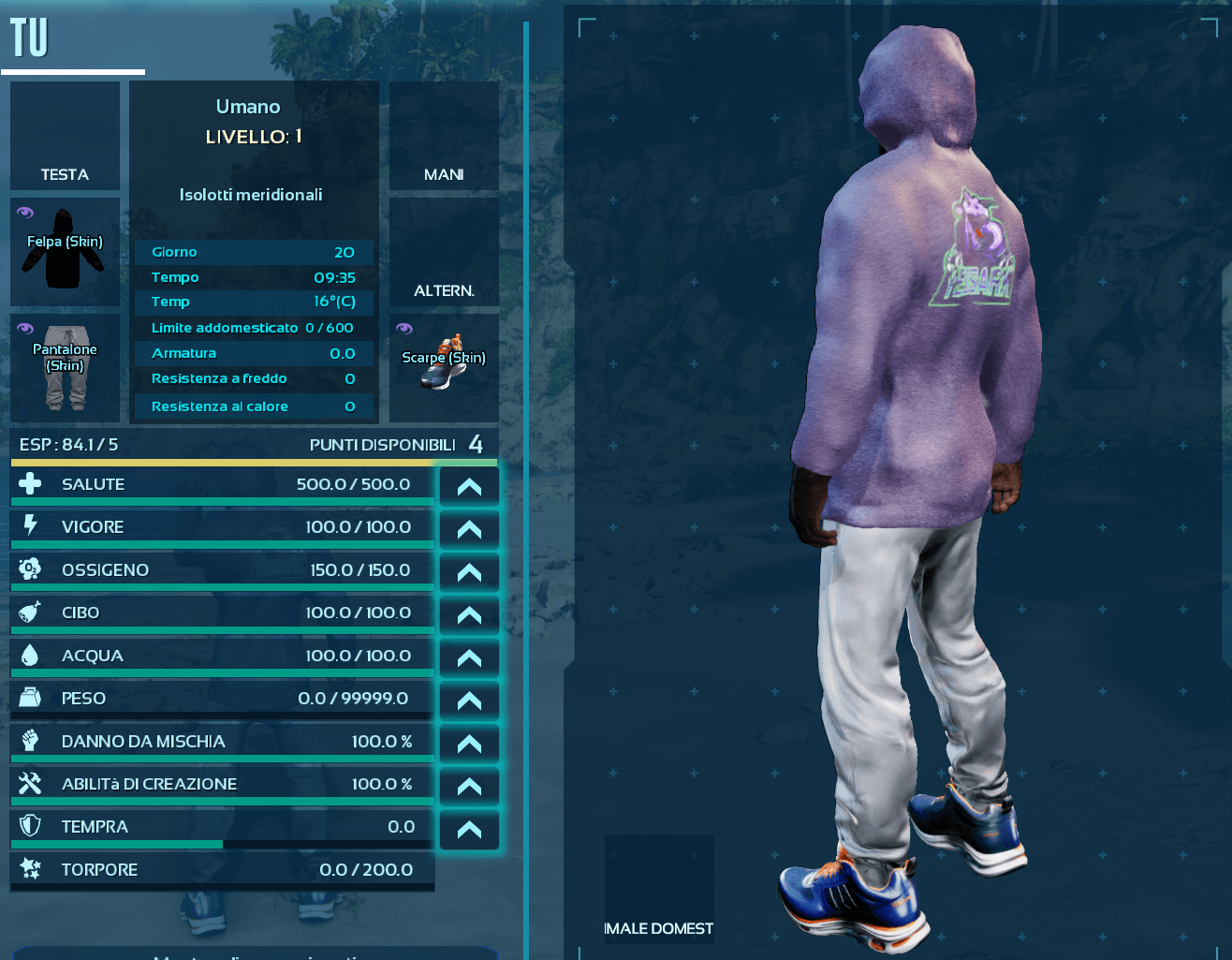
Task: Increase Peso carrying capacity
Action: pyautogui.click(x=469, y=701)
